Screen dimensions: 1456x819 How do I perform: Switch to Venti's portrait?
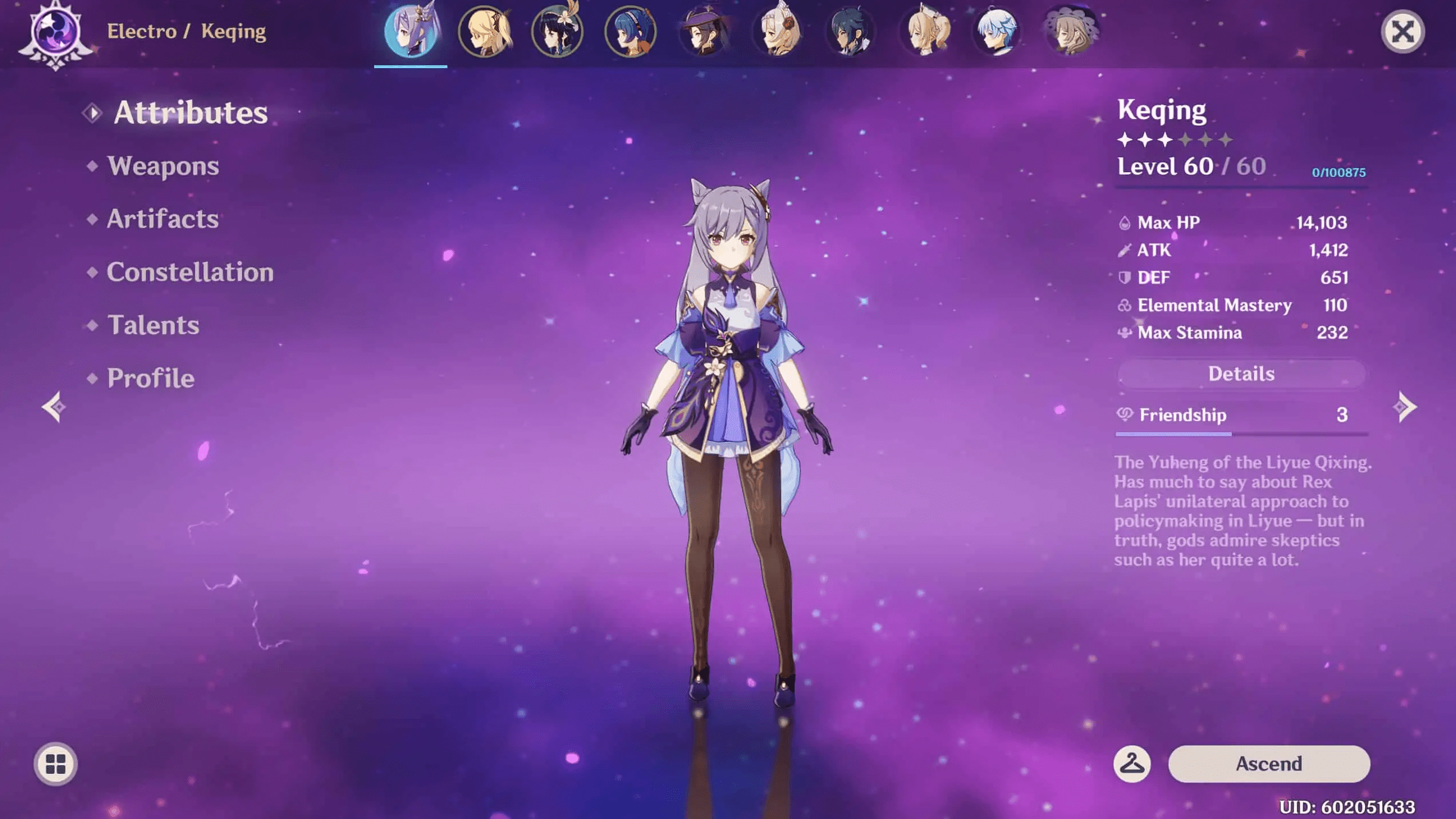pos(557,31)
